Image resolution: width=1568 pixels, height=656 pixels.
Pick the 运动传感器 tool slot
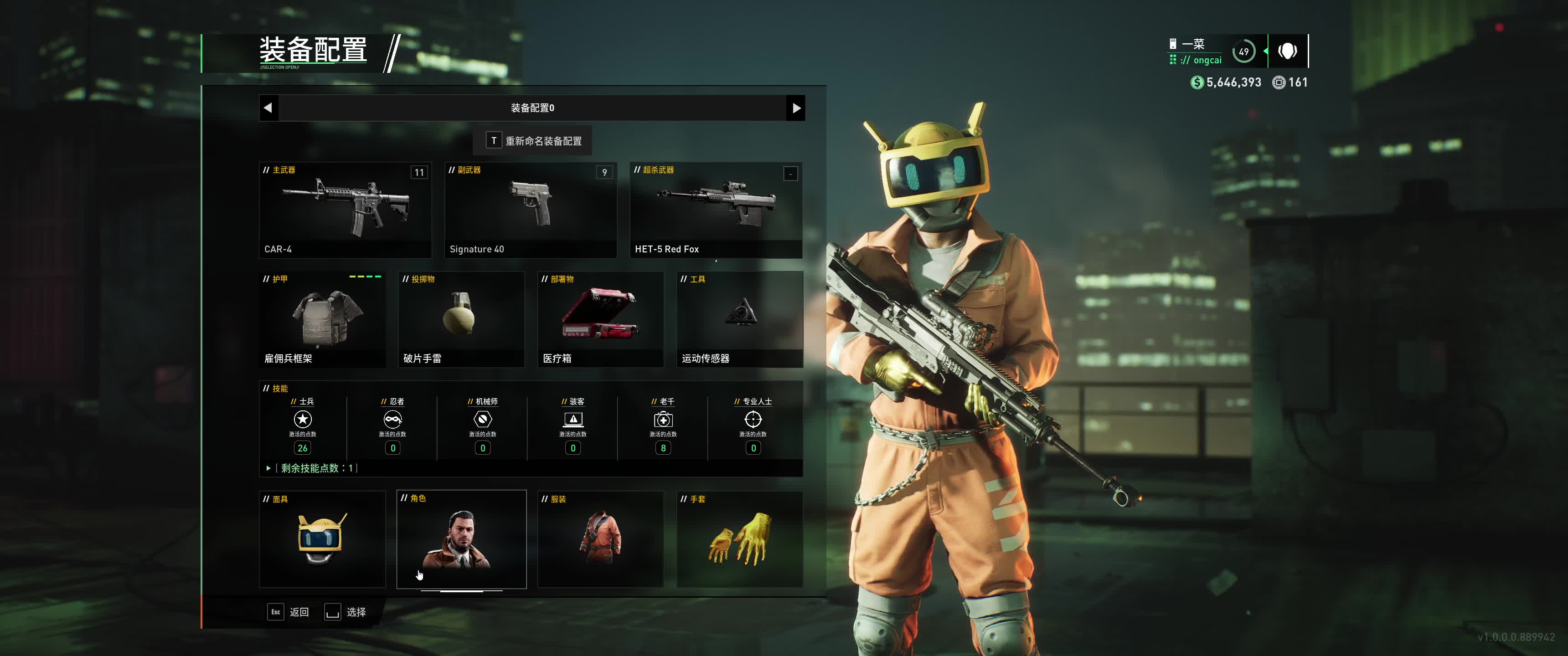[740, 319]
